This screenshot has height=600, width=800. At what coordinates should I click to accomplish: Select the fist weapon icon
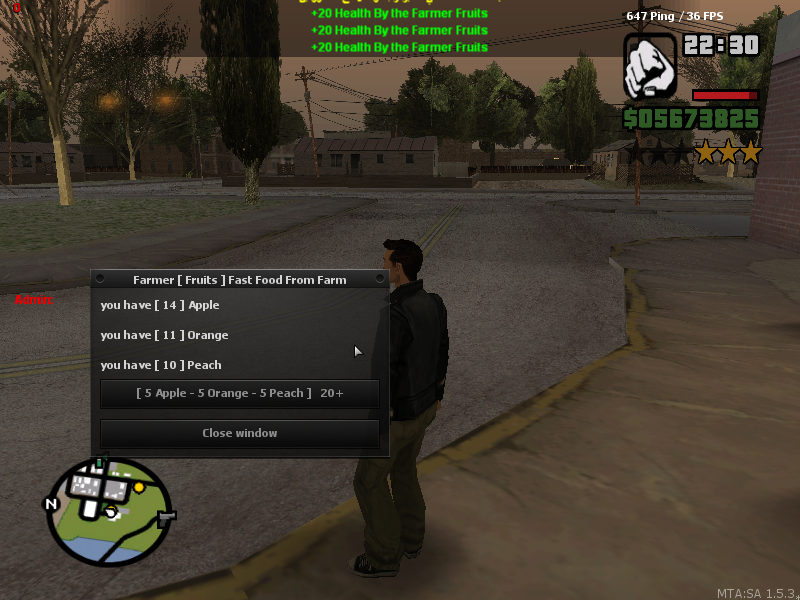[x=650, y=66]
